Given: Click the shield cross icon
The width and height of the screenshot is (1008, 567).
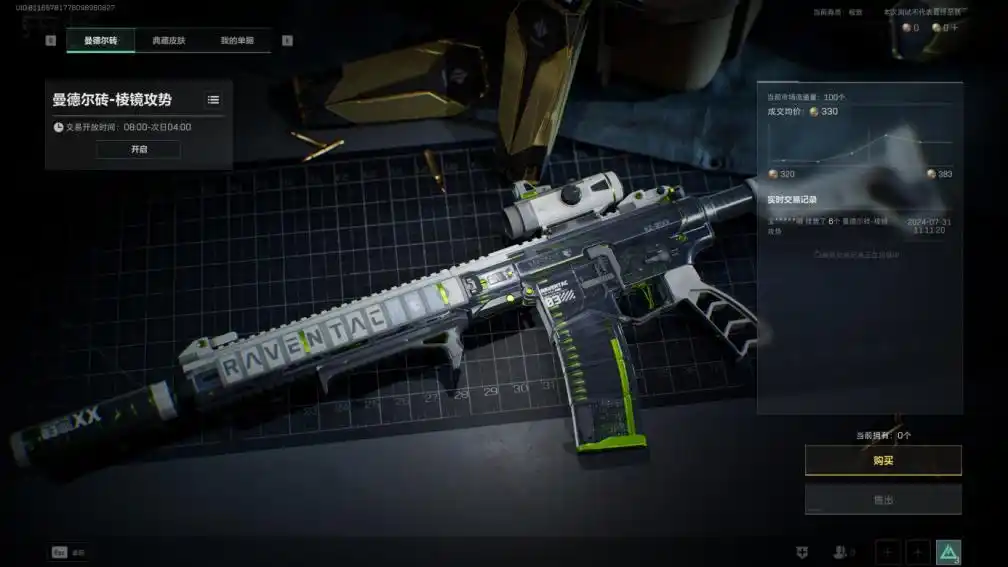Looking at the screenshot, I should click(801, 552).
